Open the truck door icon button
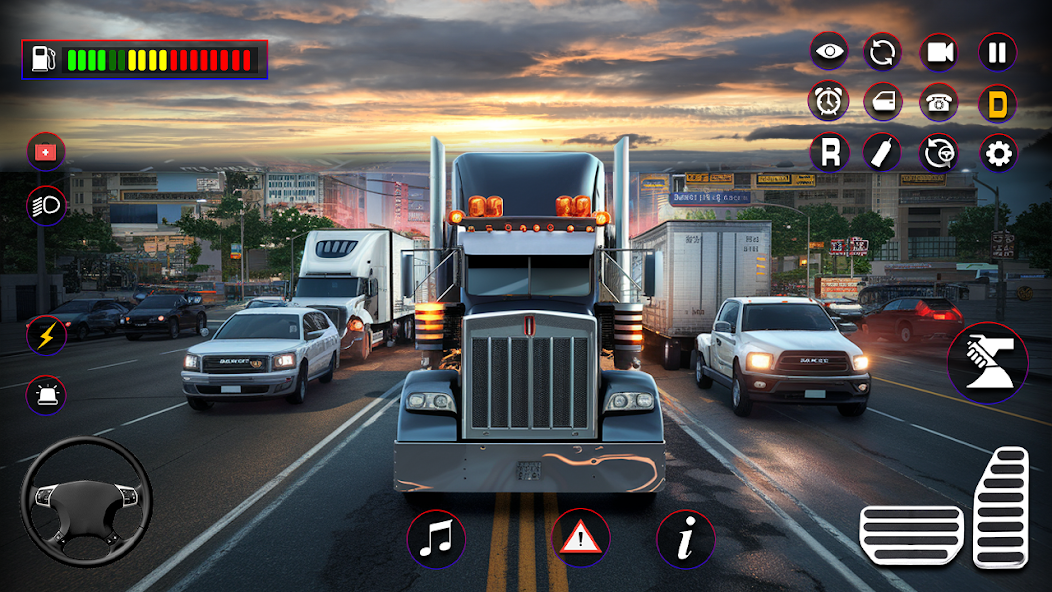 click(x=882, y=102)
